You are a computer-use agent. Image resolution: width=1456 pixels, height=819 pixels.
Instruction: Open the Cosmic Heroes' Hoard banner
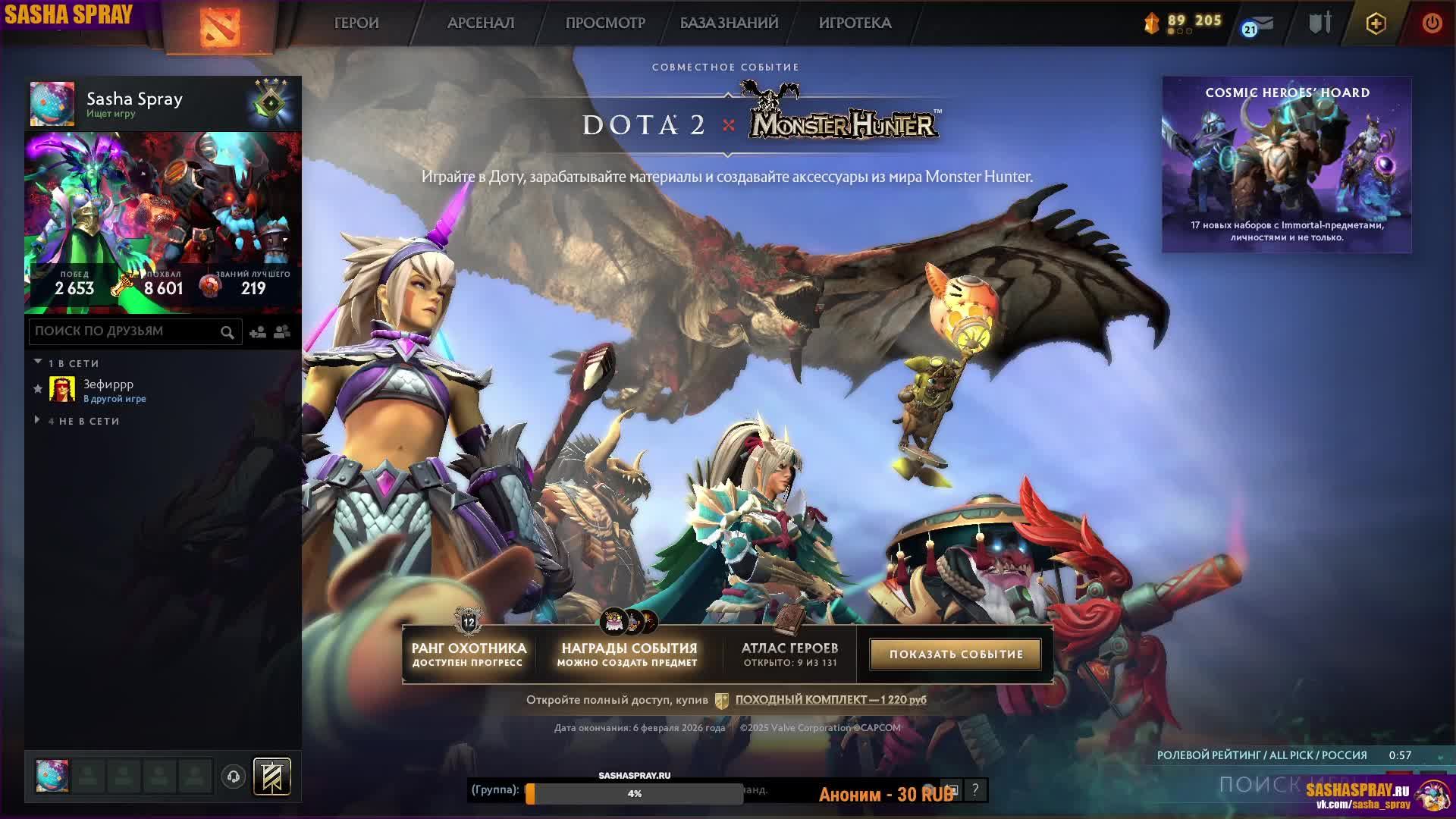[1287, 165]
